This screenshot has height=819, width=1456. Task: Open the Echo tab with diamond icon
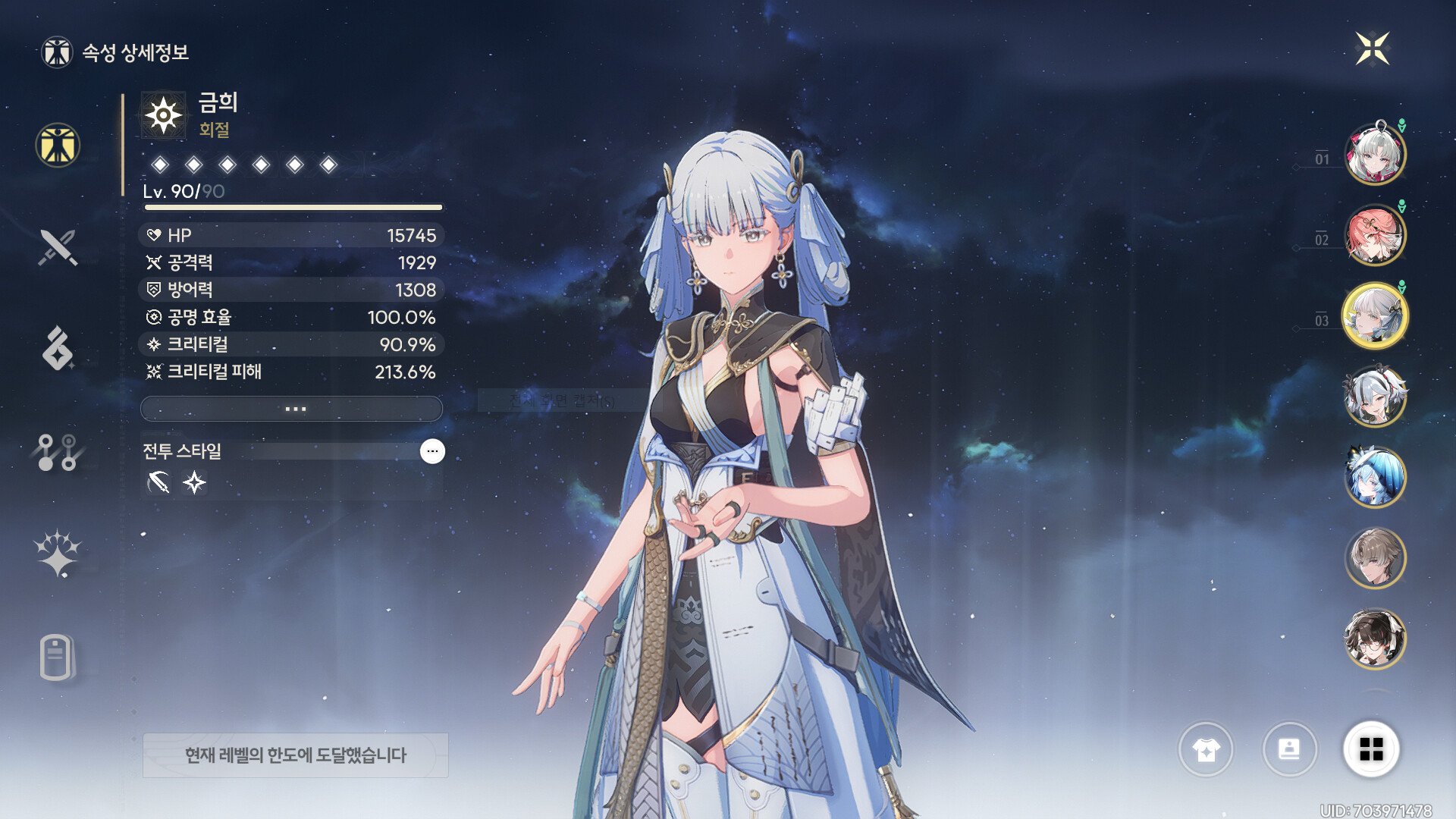point(58,349)
